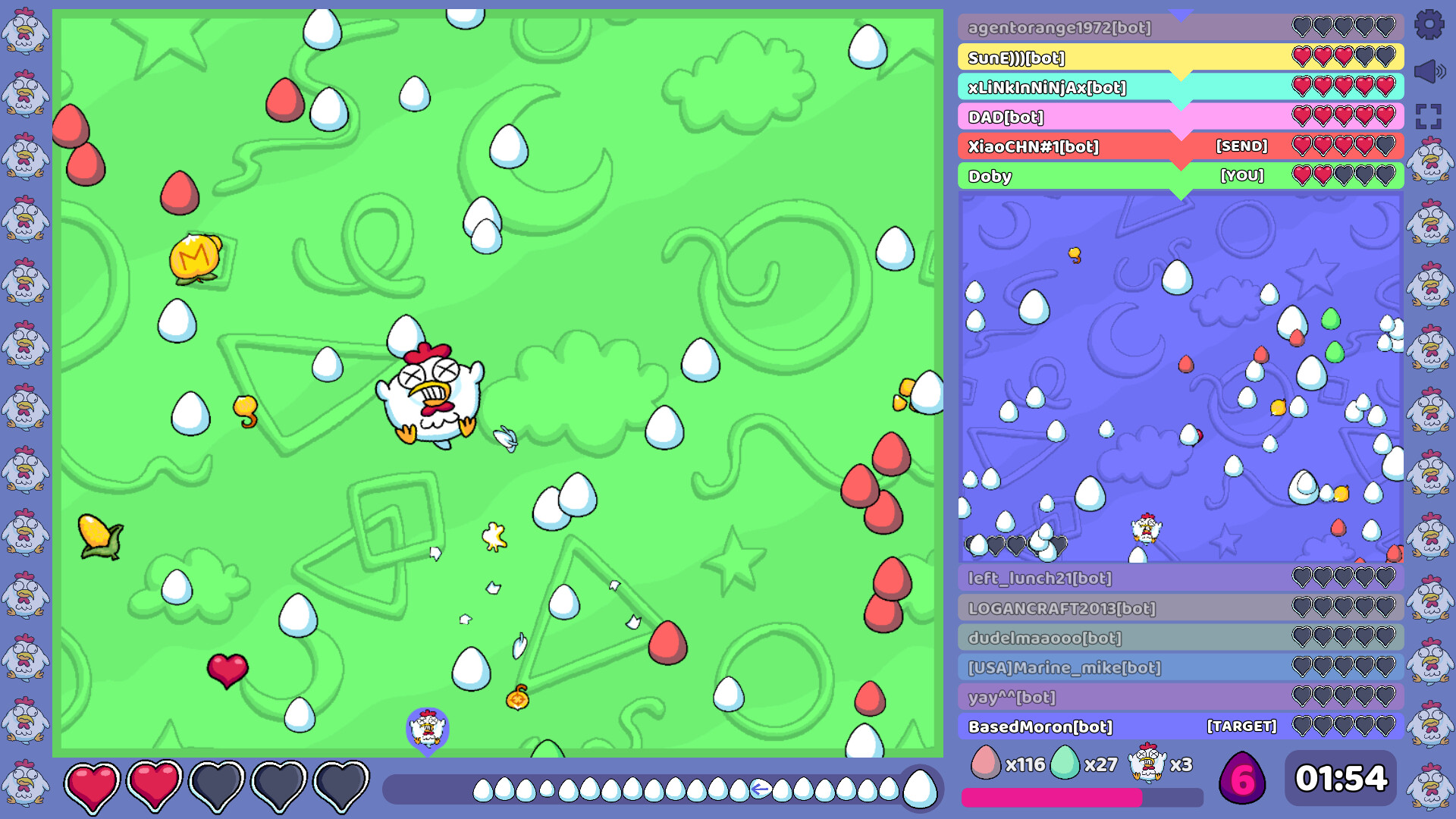Enter fullscreen using the expand icon
Viewport: 1456px width, 819px height.
tap(1430, 116)
